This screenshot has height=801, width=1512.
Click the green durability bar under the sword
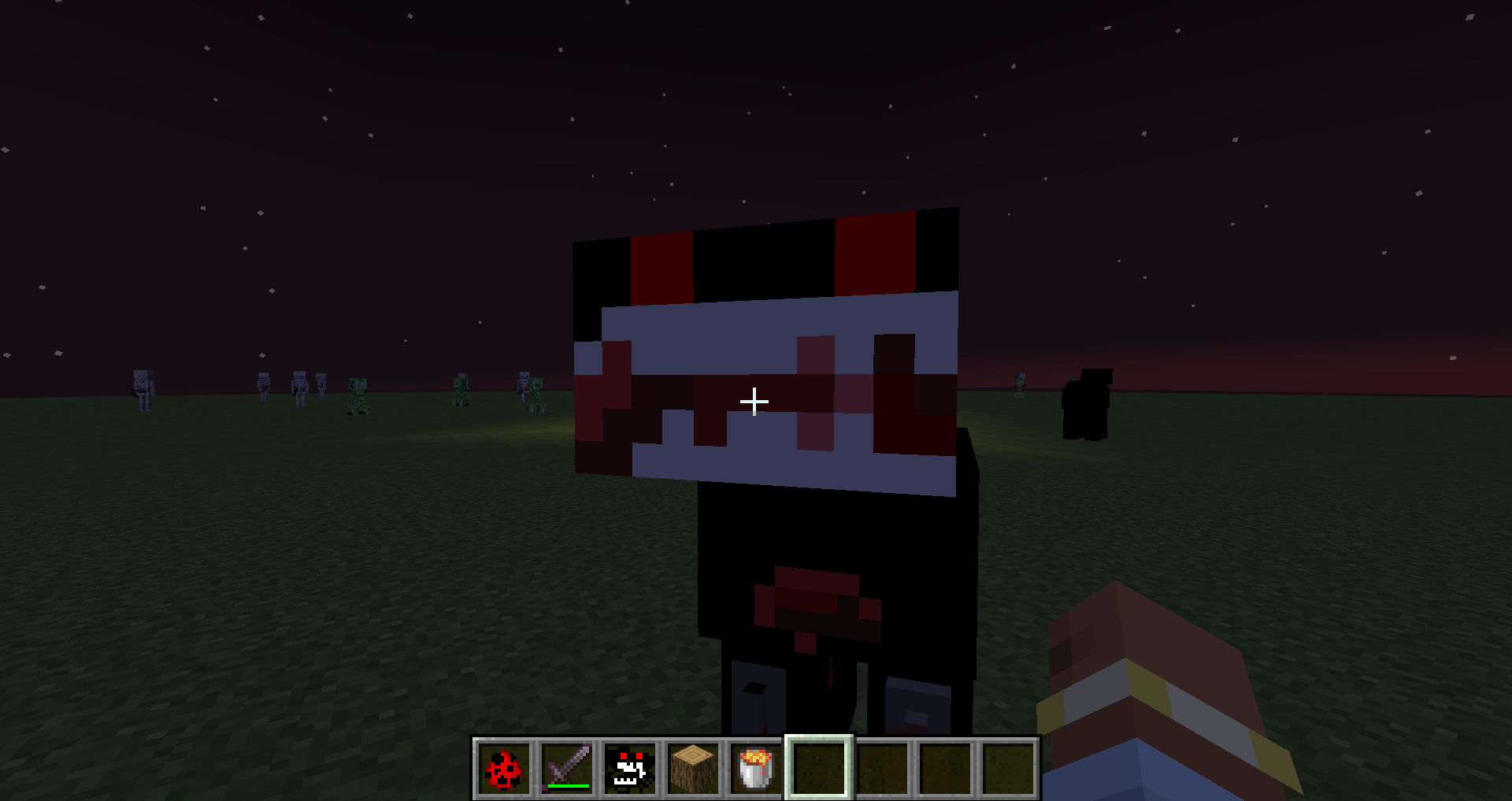tap(569, 784)
